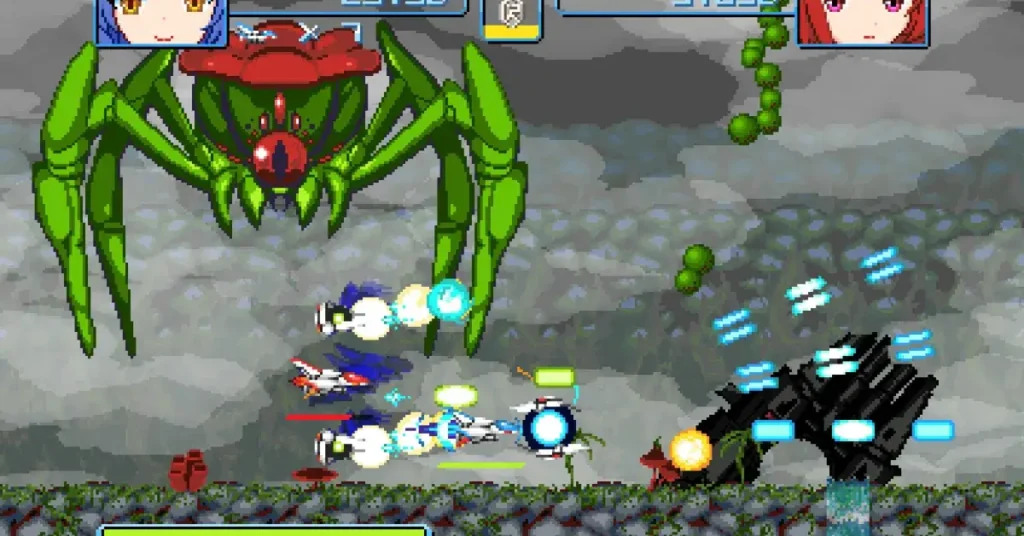Select the red-haired pilot portrait

(x=862, y=21)
